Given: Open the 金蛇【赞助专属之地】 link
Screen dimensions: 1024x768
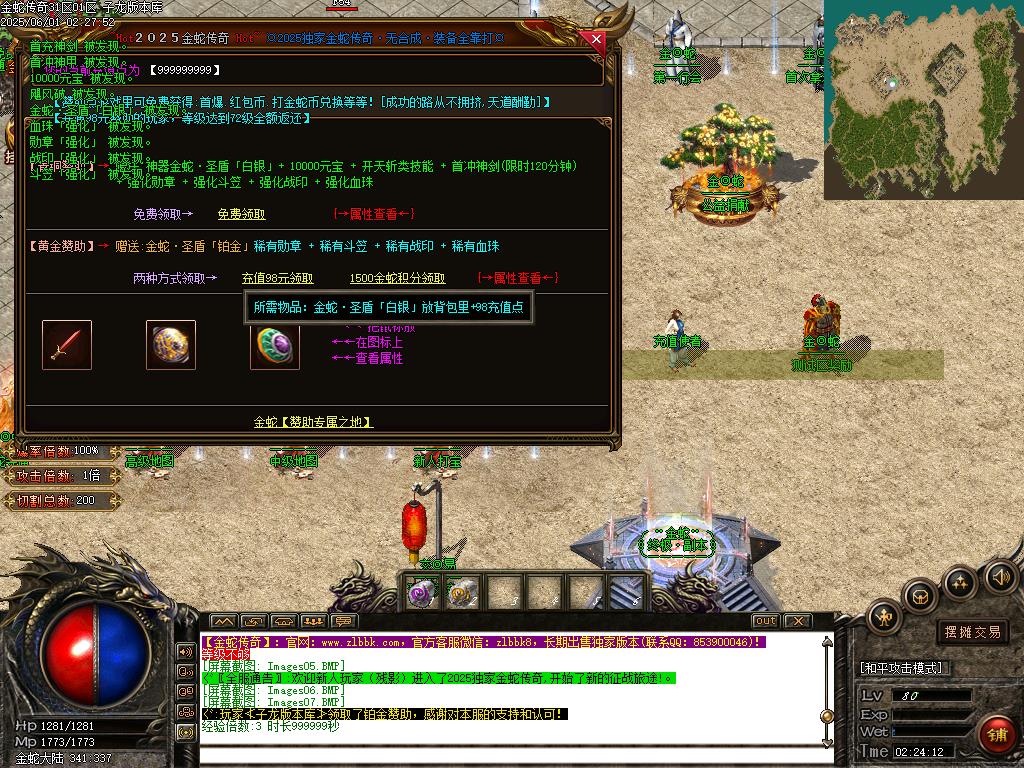Looking at the screenshot, I should point(313,422).
